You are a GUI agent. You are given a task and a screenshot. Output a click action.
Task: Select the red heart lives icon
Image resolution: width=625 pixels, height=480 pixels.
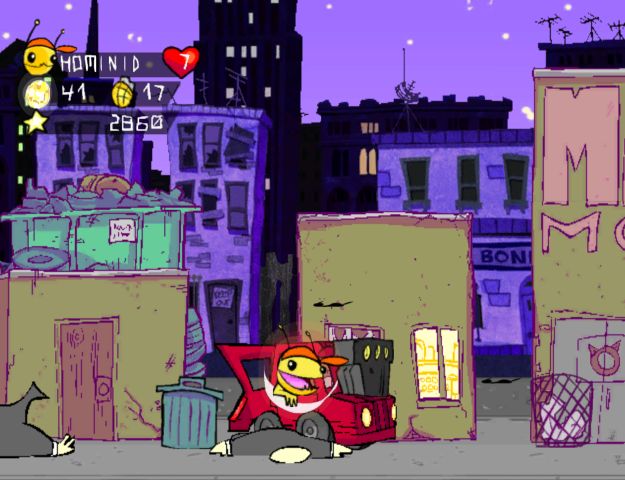[x=181, y=61]
